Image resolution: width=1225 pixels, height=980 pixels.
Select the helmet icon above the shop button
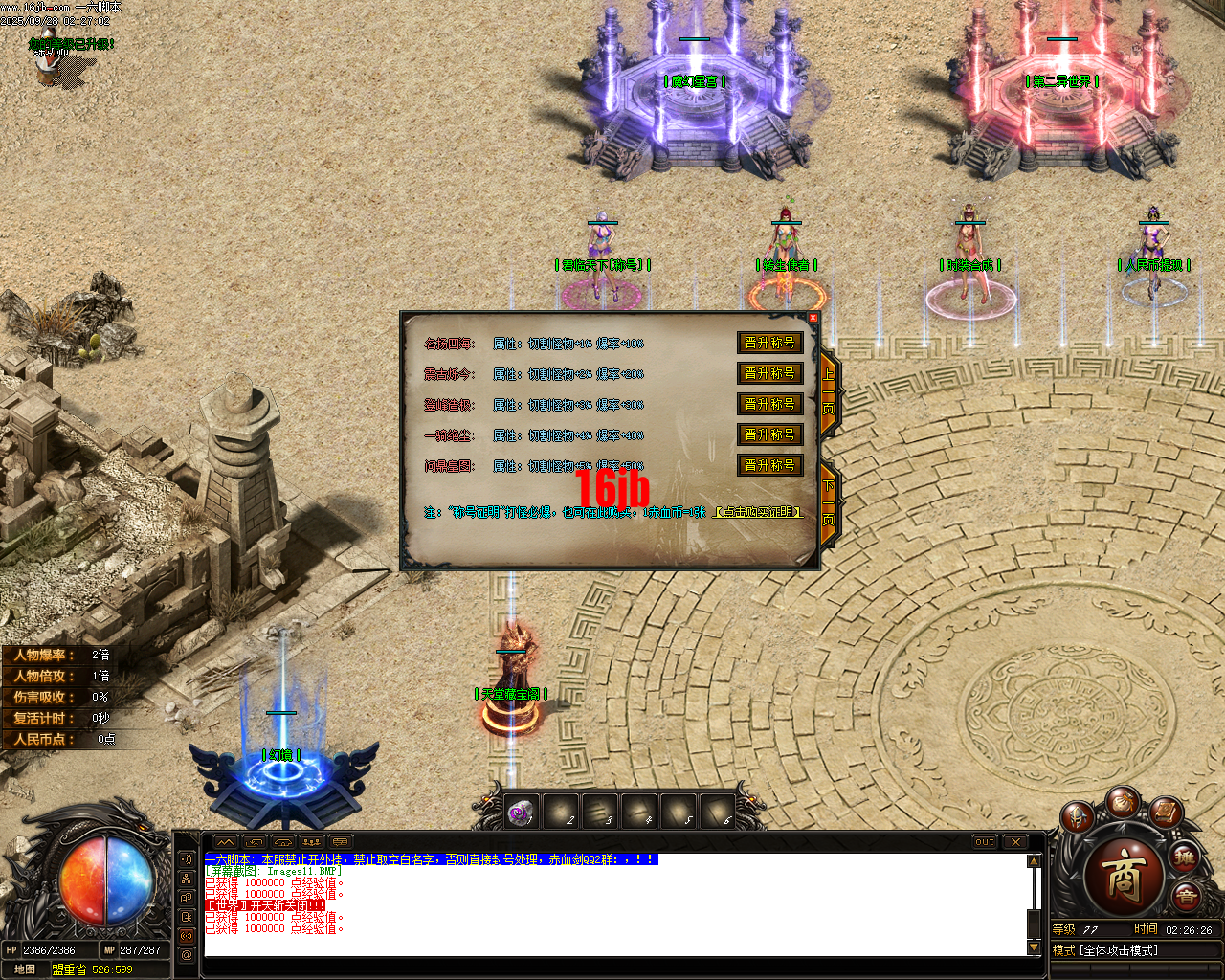click(x=1077, y=818)
